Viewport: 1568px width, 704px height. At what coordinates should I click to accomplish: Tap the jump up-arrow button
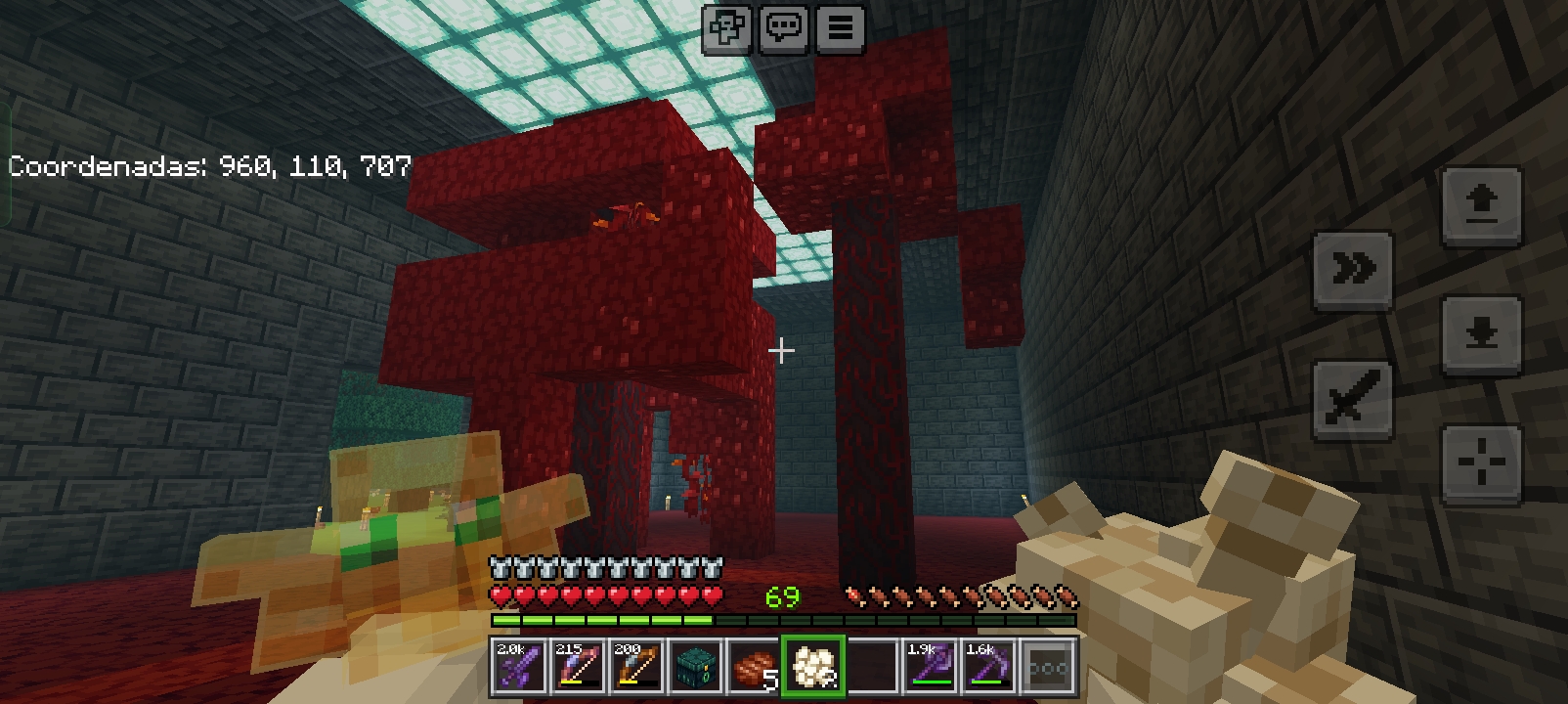[1481, 206]
